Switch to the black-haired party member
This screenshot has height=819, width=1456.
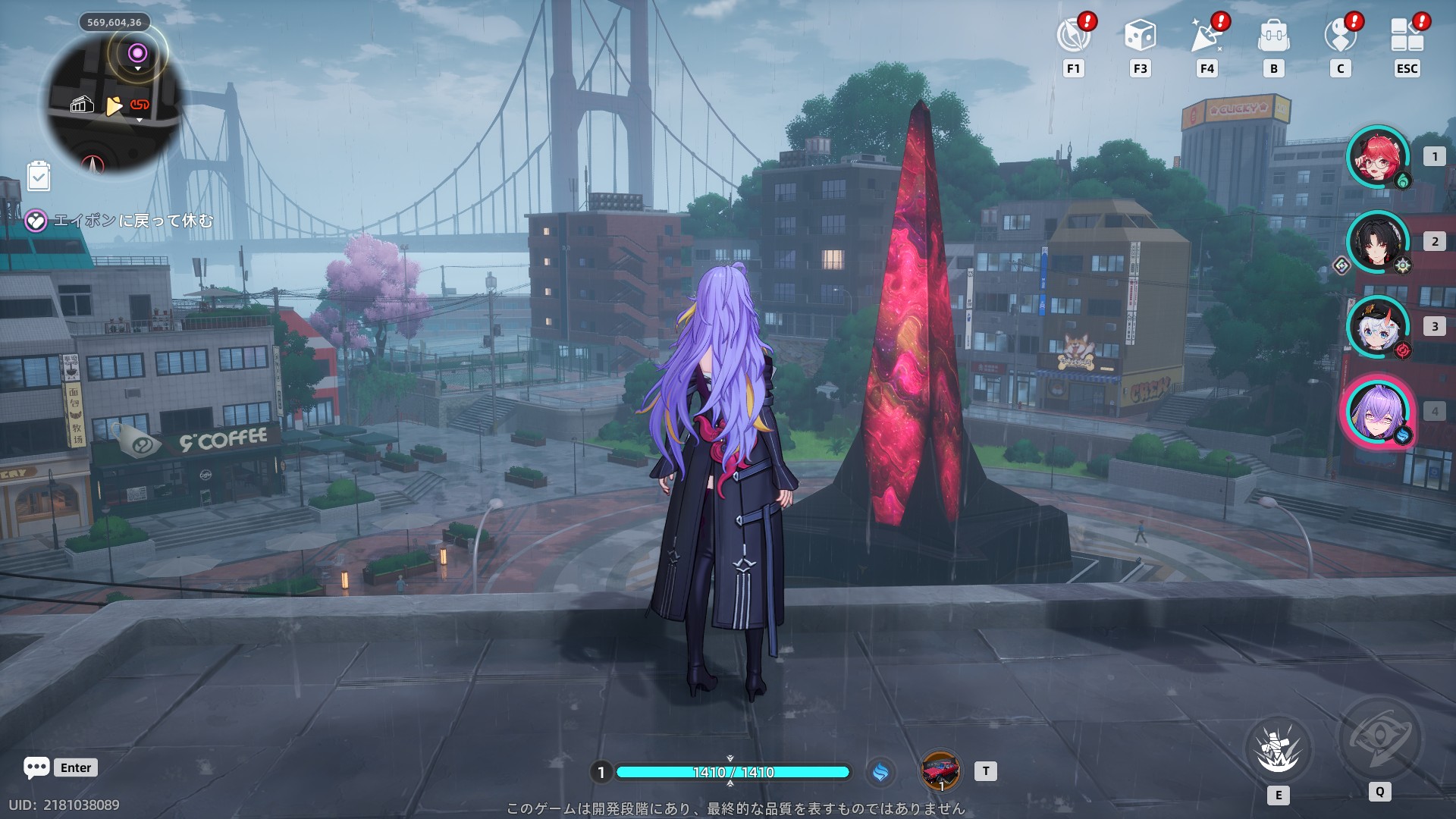(1377, 242)
